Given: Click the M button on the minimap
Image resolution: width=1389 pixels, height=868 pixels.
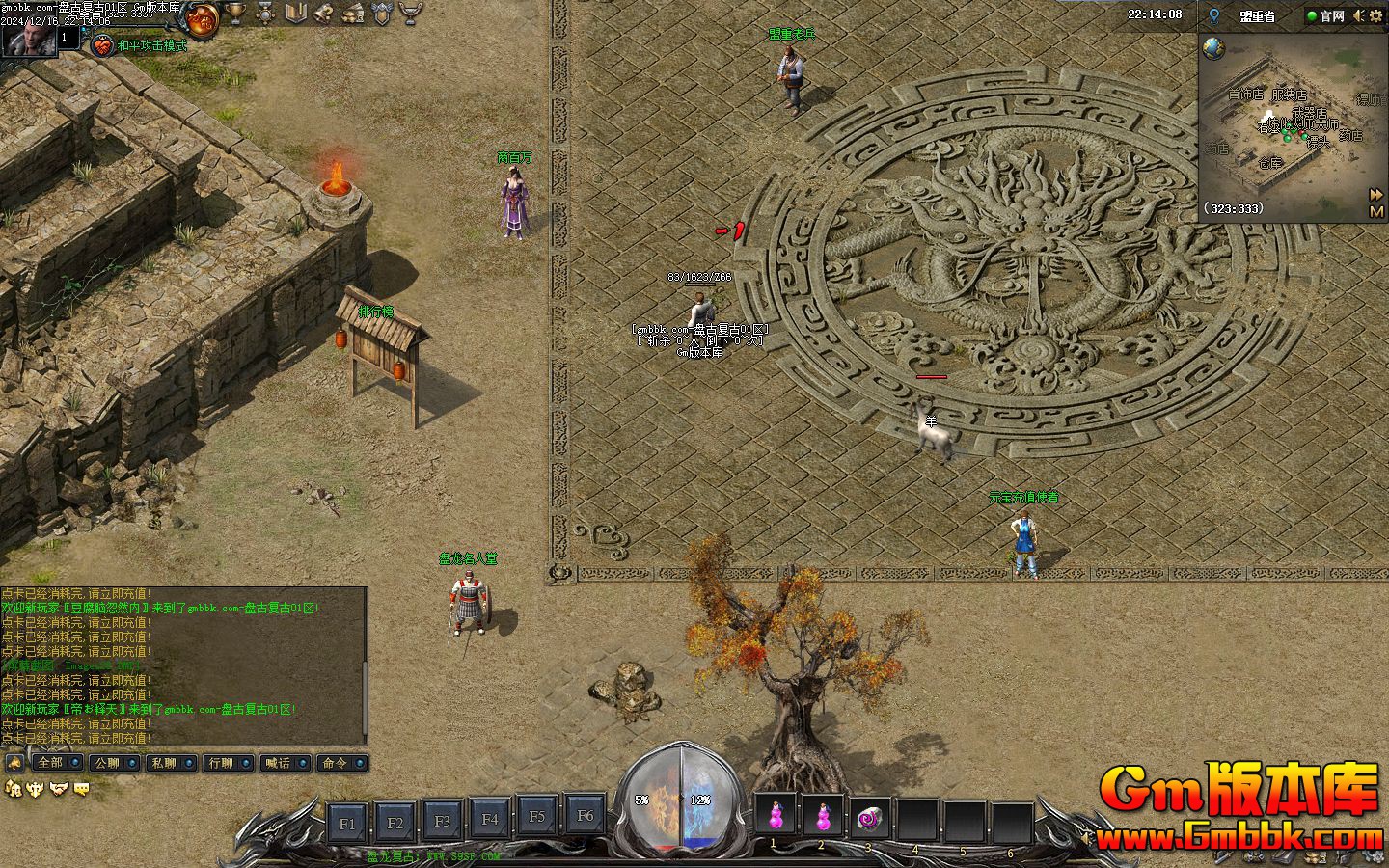Looking at the screenshot, I should (1376, 211).
